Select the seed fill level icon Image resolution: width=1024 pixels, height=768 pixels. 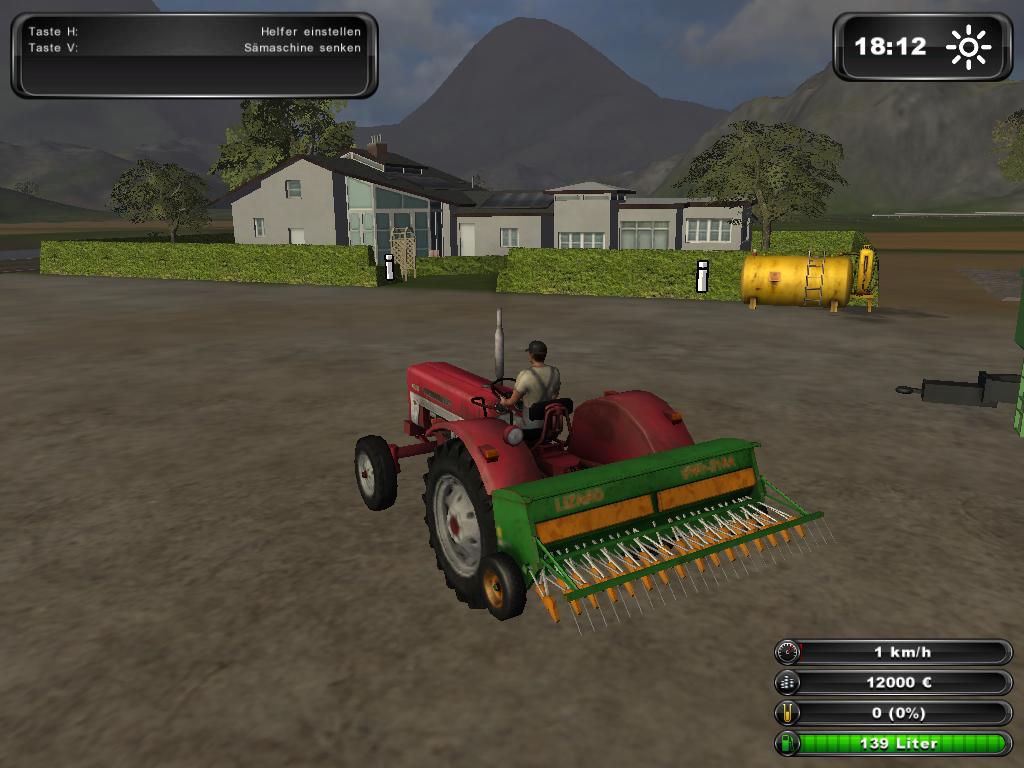coord(788,713)
